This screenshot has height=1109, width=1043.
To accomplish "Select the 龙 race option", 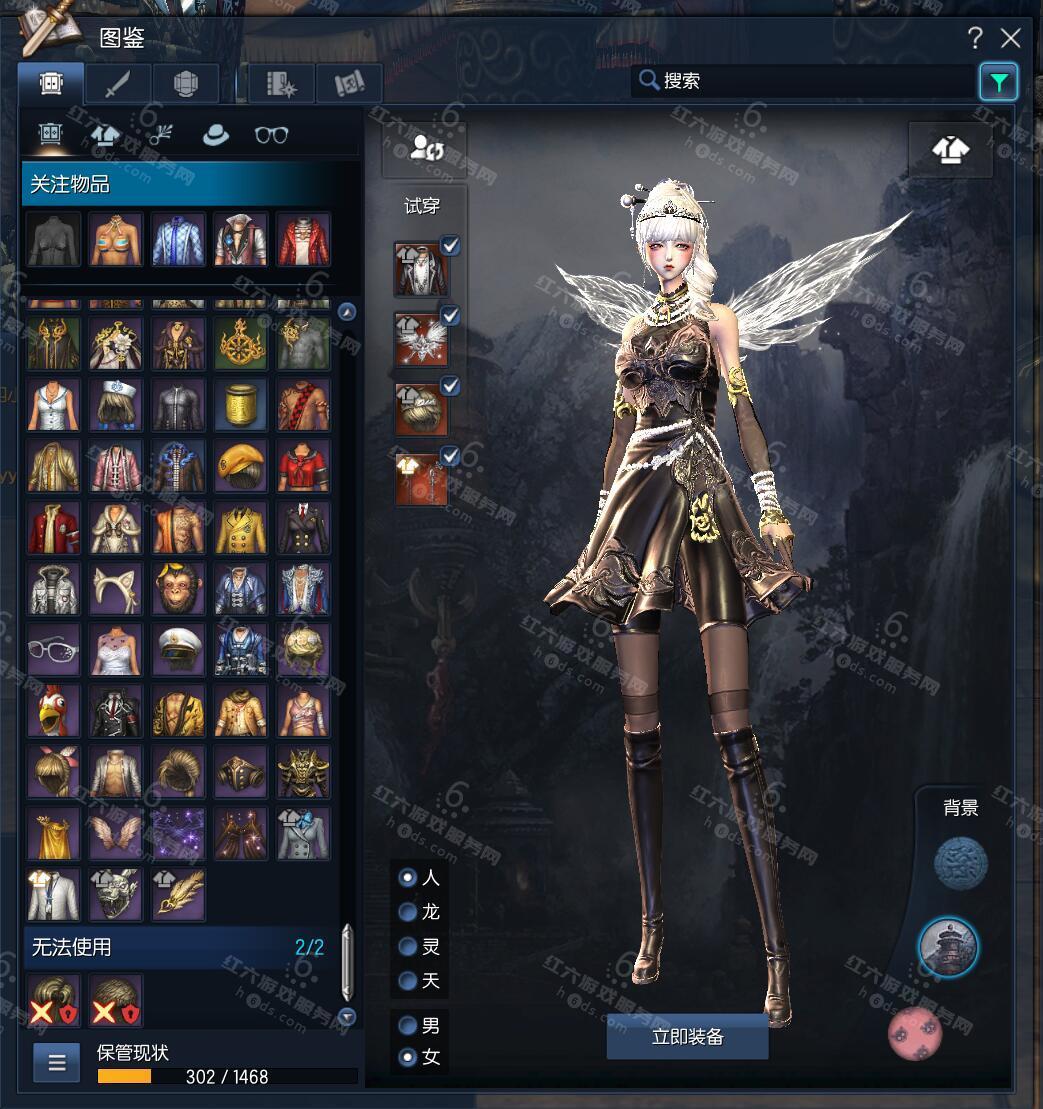I will point(408,912).
